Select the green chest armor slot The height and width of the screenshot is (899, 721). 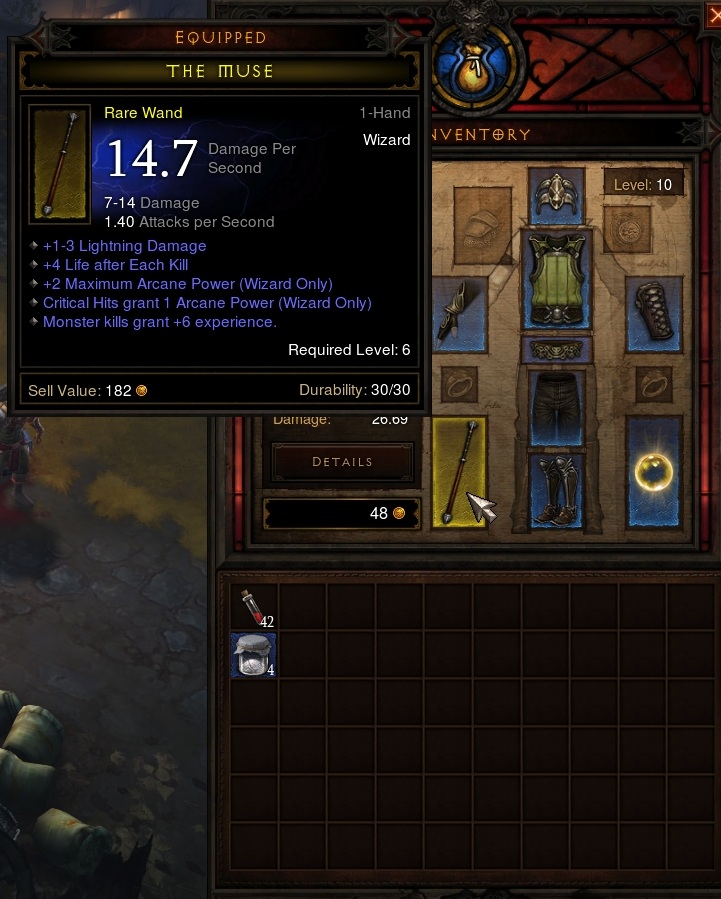[x=556, y=280]
